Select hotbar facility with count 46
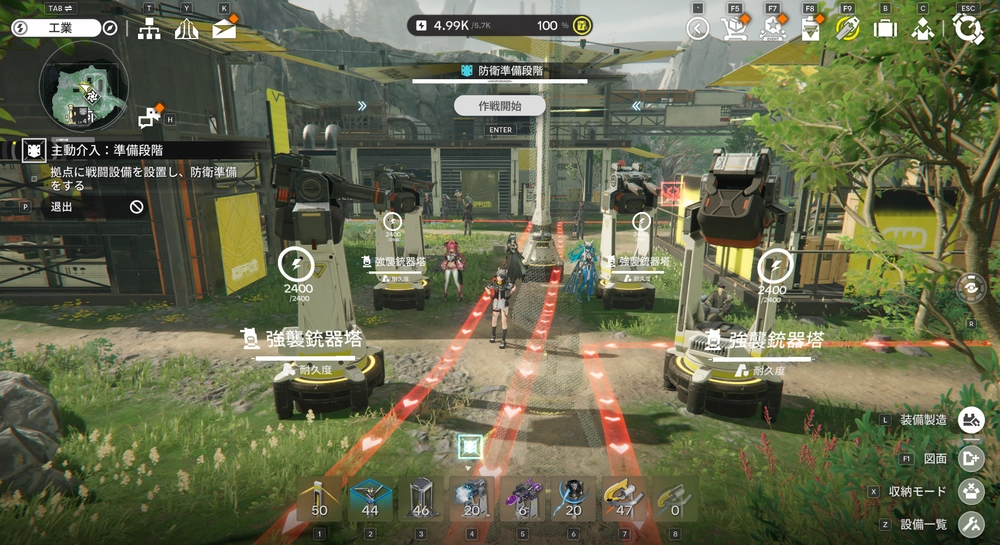The height and width of the screenshot is (545, 1000). click(x=421, y=499)
